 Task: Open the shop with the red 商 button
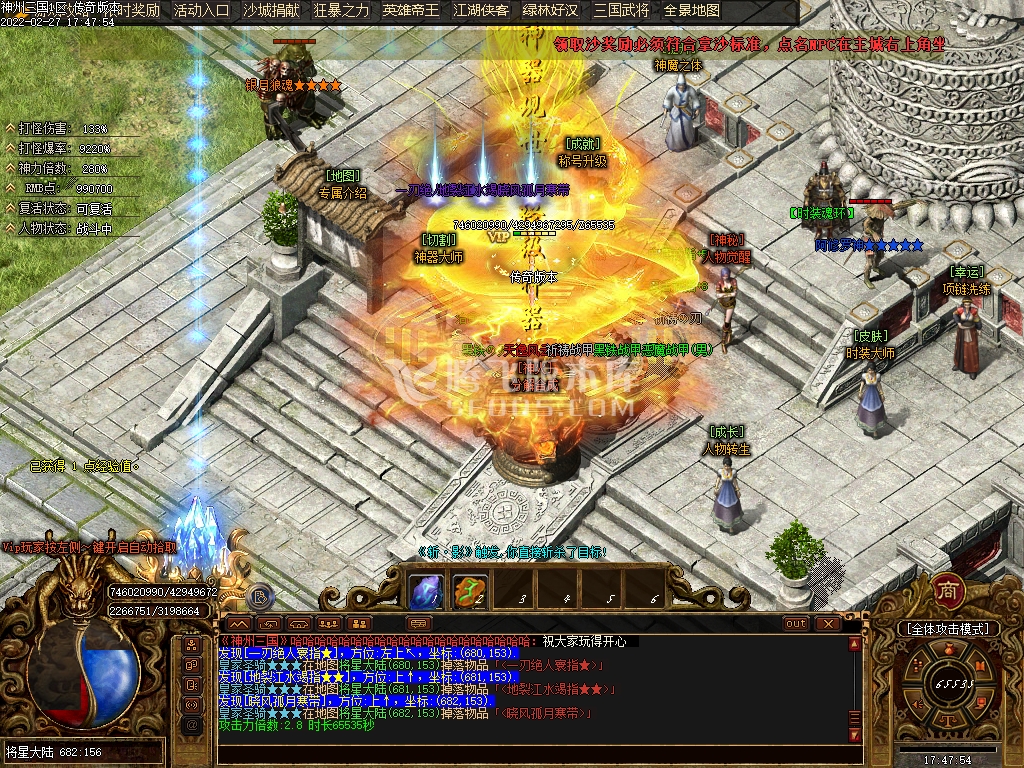pos(947,591)
